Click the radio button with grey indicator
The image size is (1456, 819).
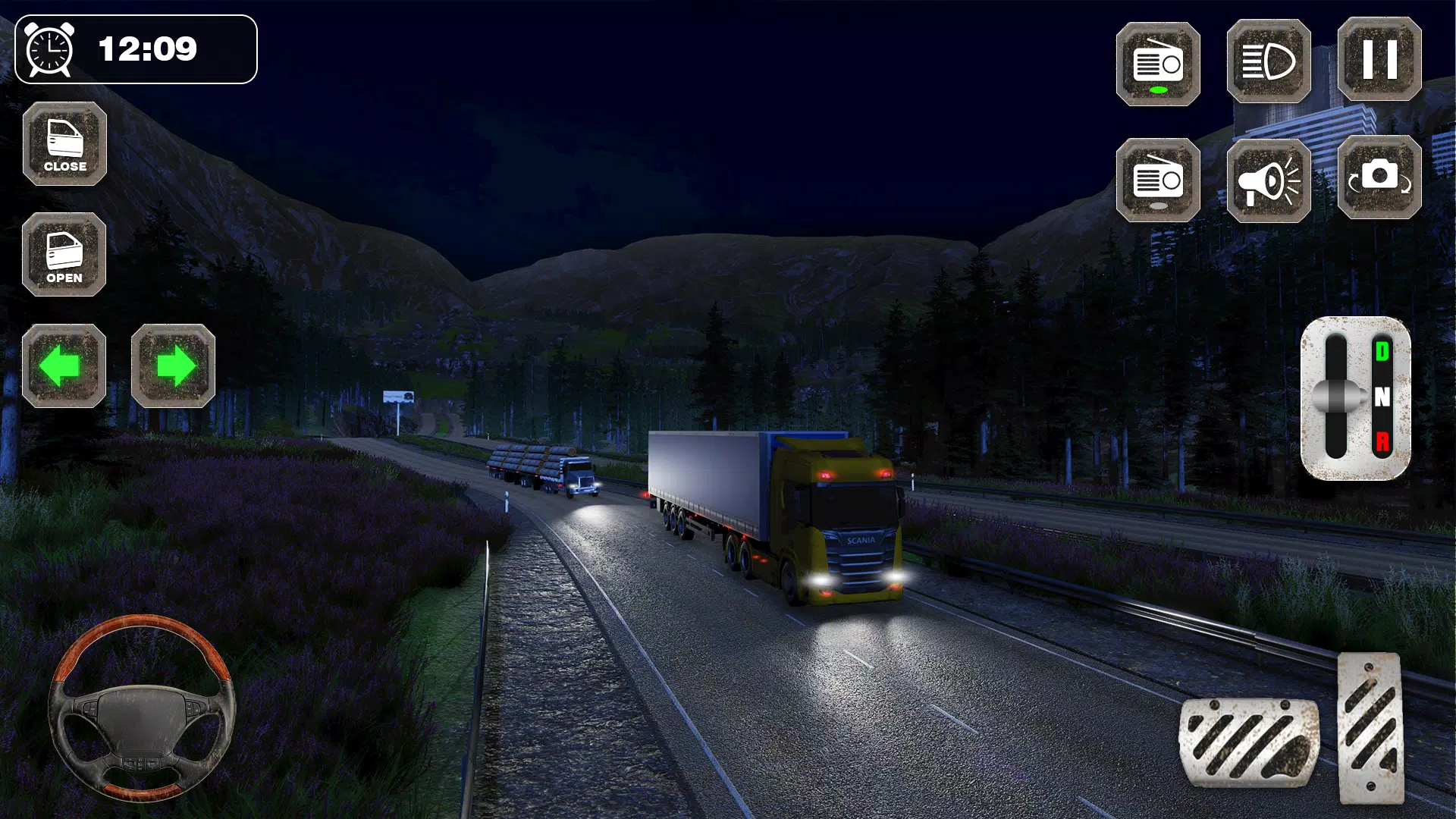[x=1157, y=180]
